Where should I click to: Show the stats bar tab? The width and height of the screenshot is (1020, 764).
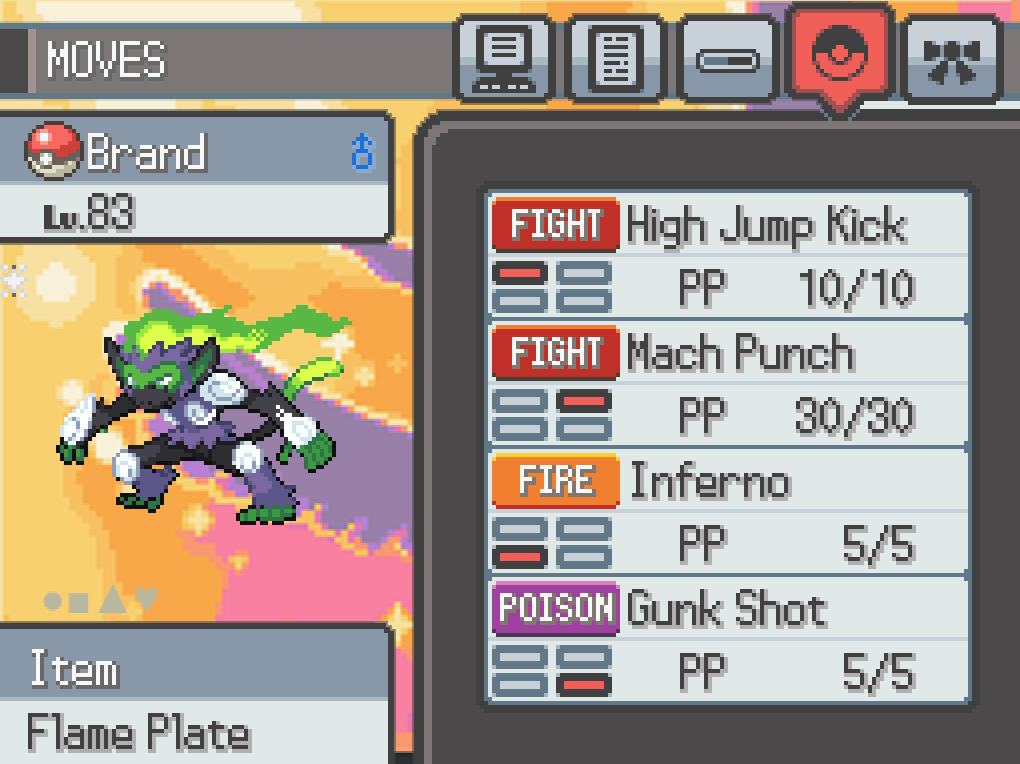[x=728, y=59]
